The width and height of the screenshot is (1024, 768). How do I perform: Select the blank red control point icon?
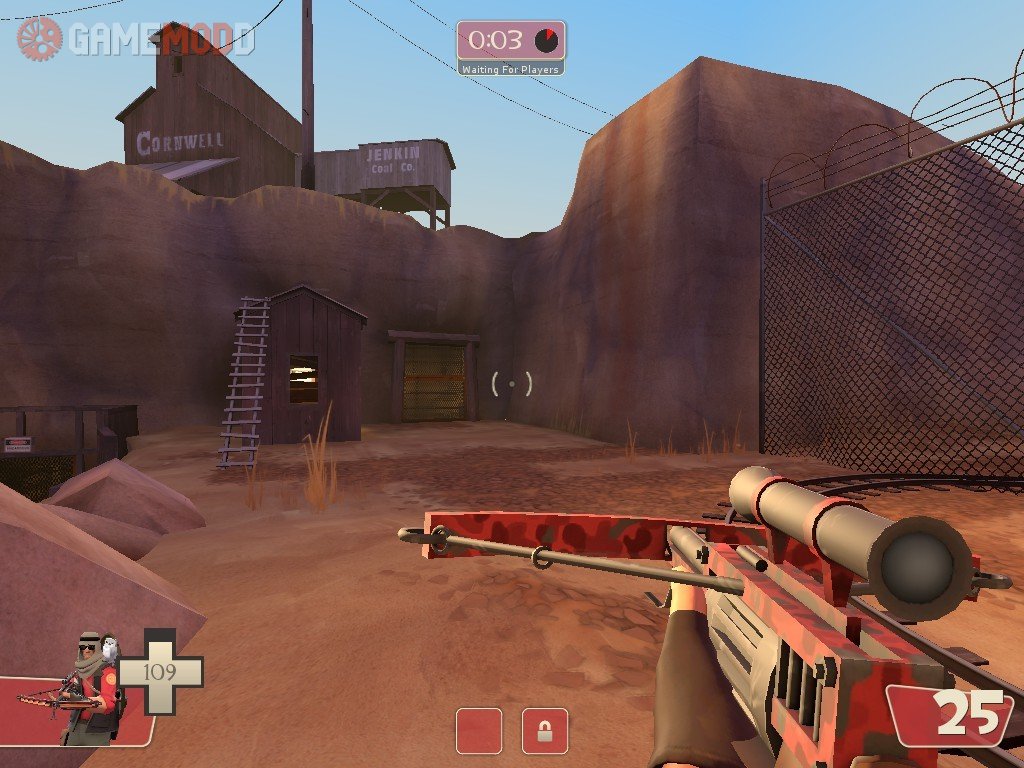coord(479,731)
